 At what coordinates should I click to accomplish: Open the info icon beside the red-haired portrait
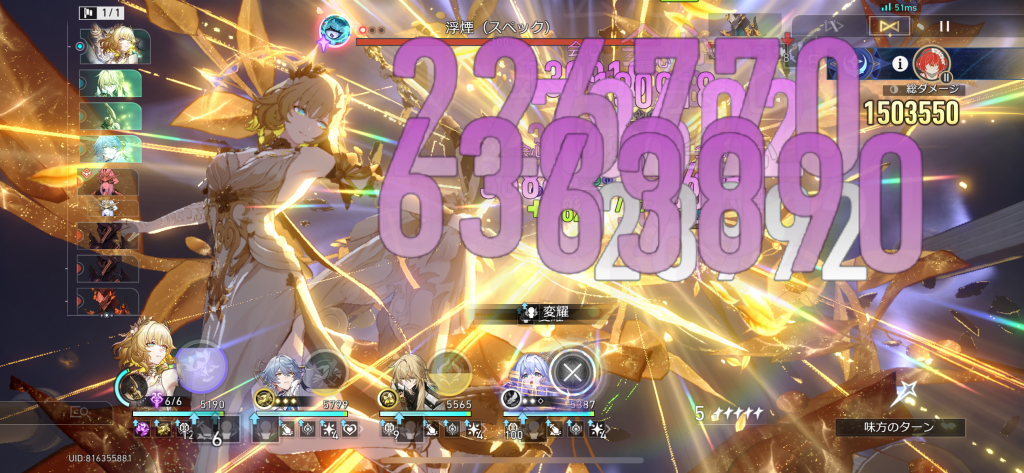pyautogui.click(x=899, y=64)
